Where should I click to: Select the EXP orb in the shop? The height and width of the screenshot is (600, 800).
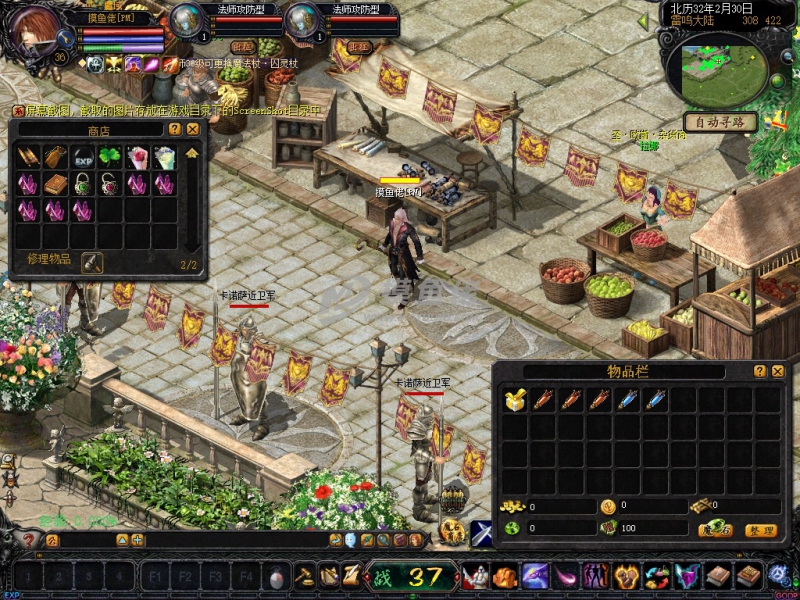83,157
